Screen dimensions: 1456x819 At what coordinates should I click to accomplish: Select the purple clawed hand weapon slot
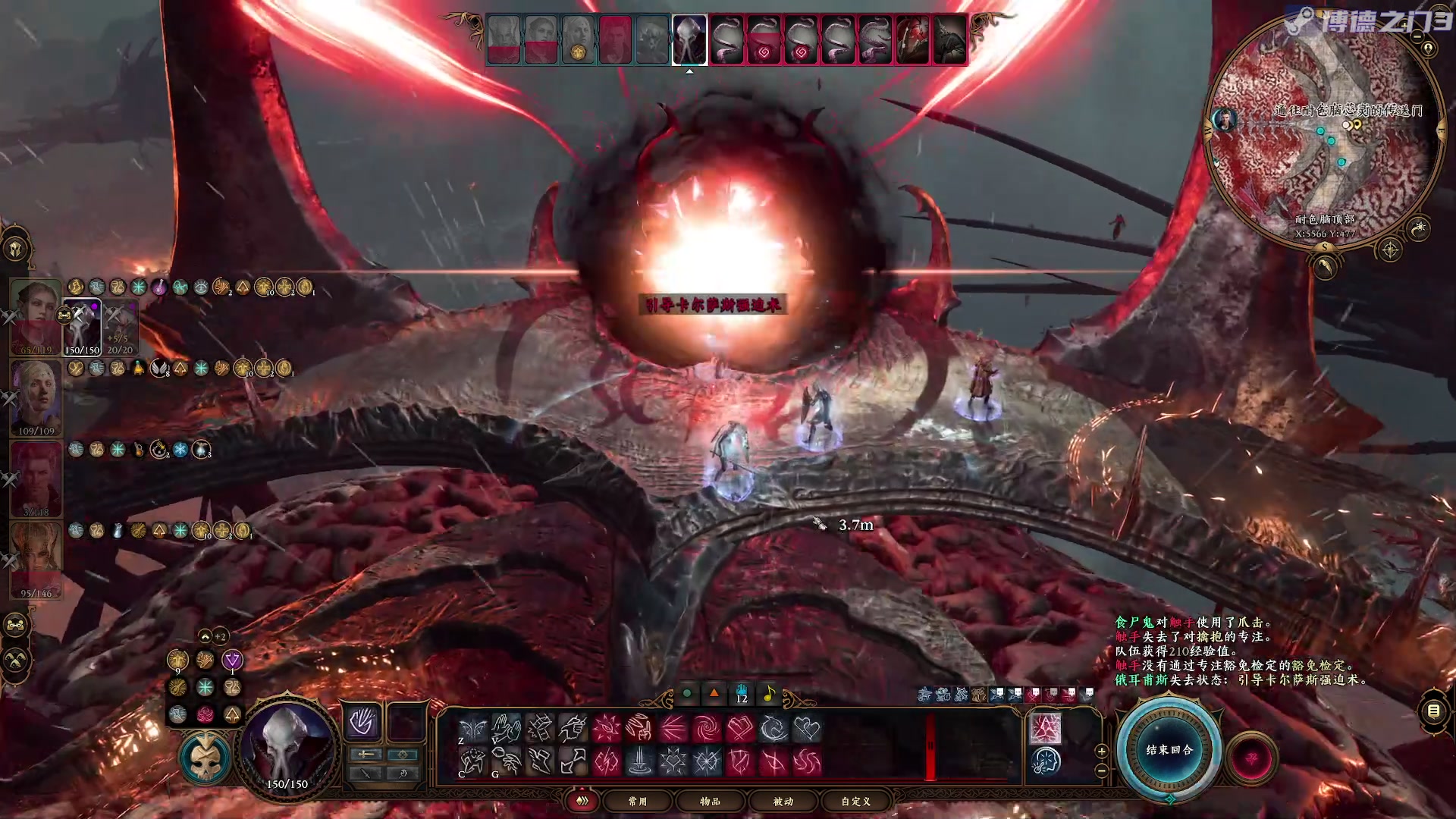click(x=362, y=722)
